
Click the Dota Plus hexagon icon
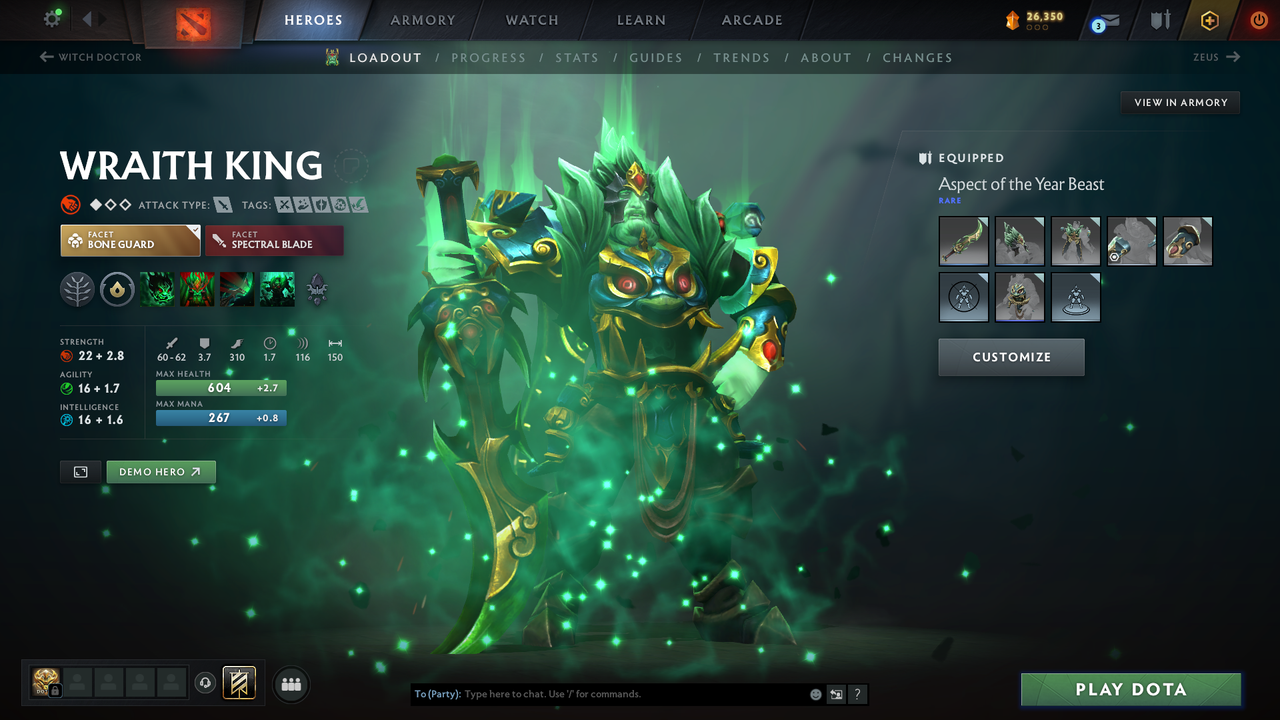pyautogui.click(x=1209, y=19)
